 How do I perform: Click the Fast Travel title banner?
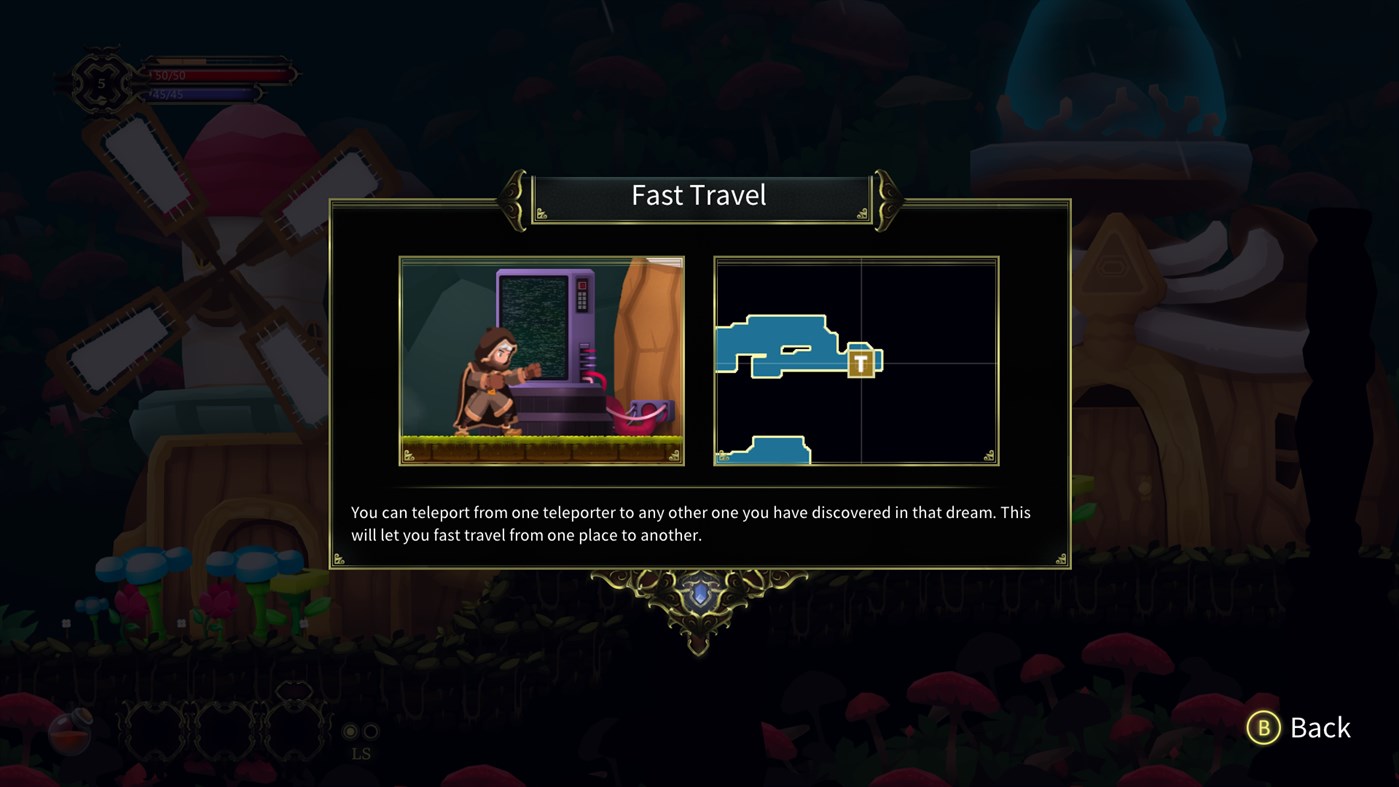pyautogui.click(x=699, y=194)
